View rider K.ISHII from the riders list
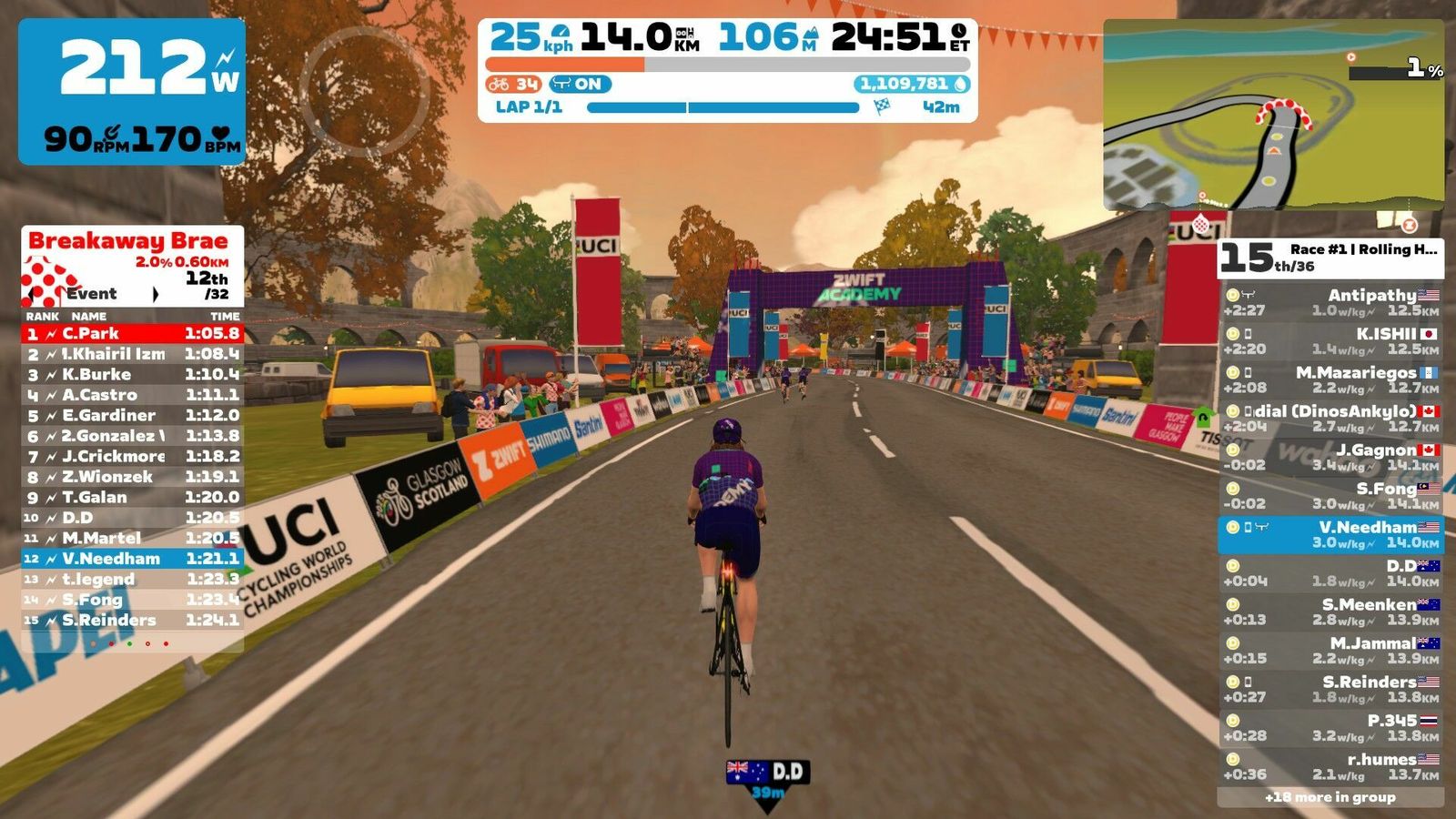Viewport: 1456px width, 819px height. [x=1330, y=341]
